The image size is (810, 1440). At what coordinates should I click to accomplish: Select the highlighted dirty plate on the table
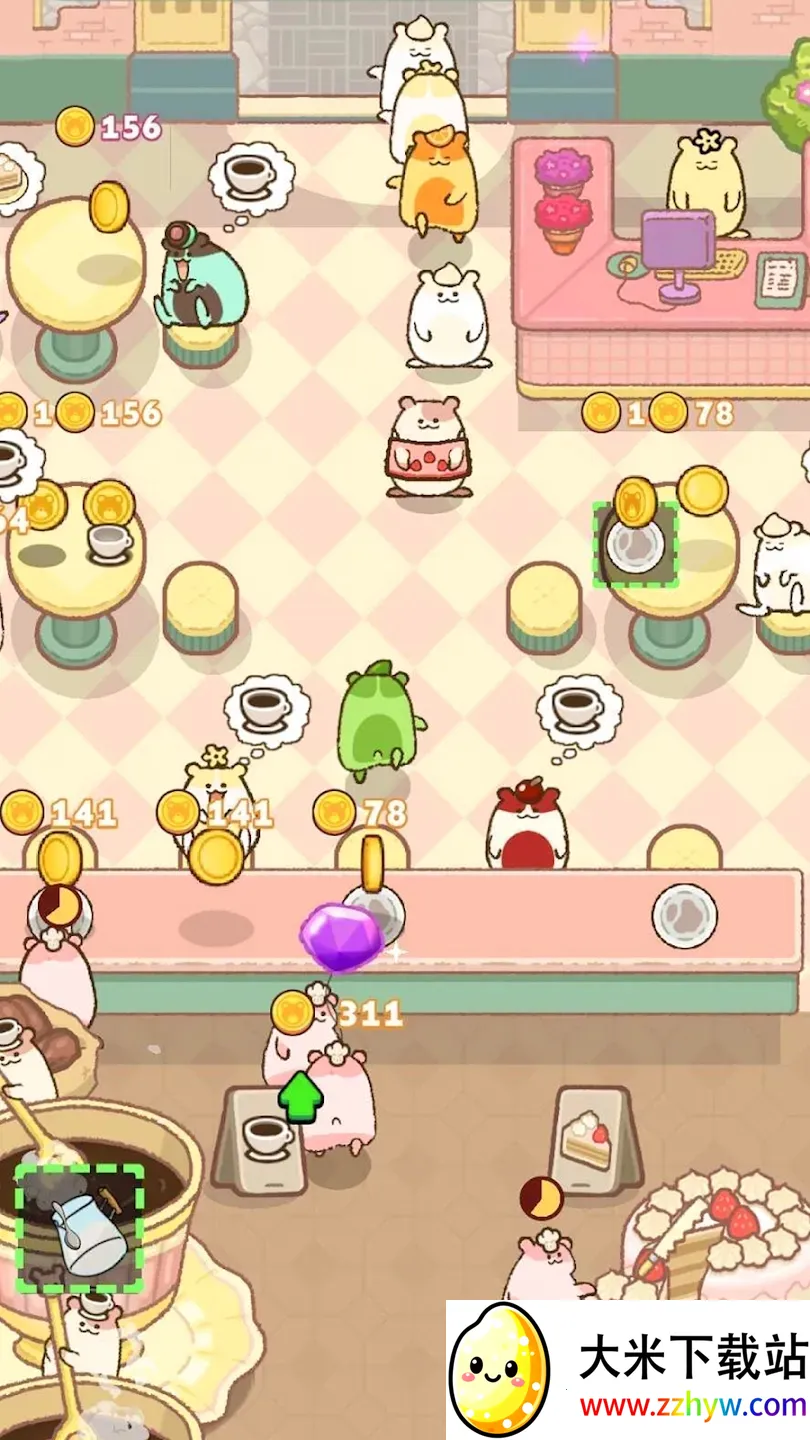tap(635, 546)
